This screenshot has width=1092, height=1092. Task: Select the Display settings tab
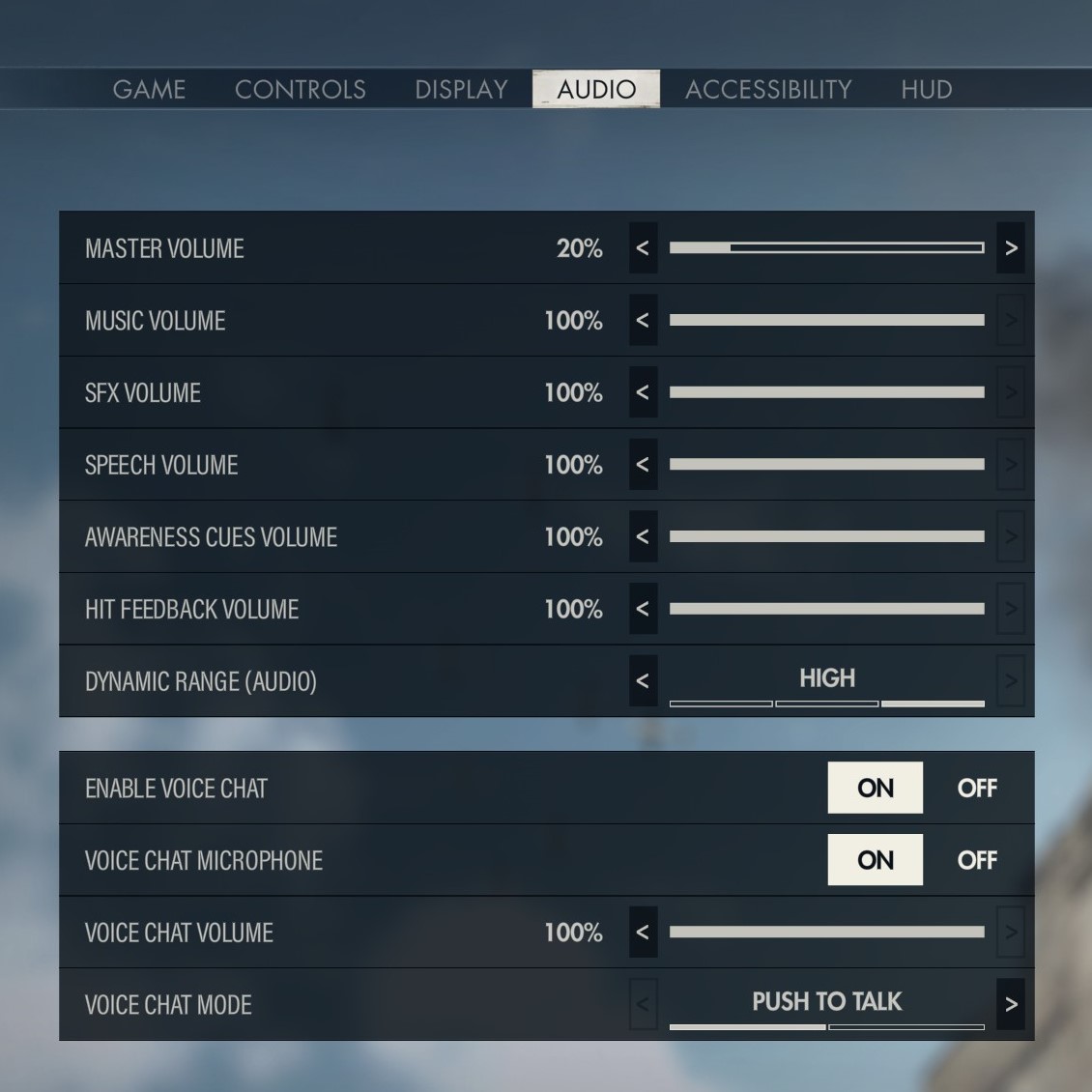point(461,90)
